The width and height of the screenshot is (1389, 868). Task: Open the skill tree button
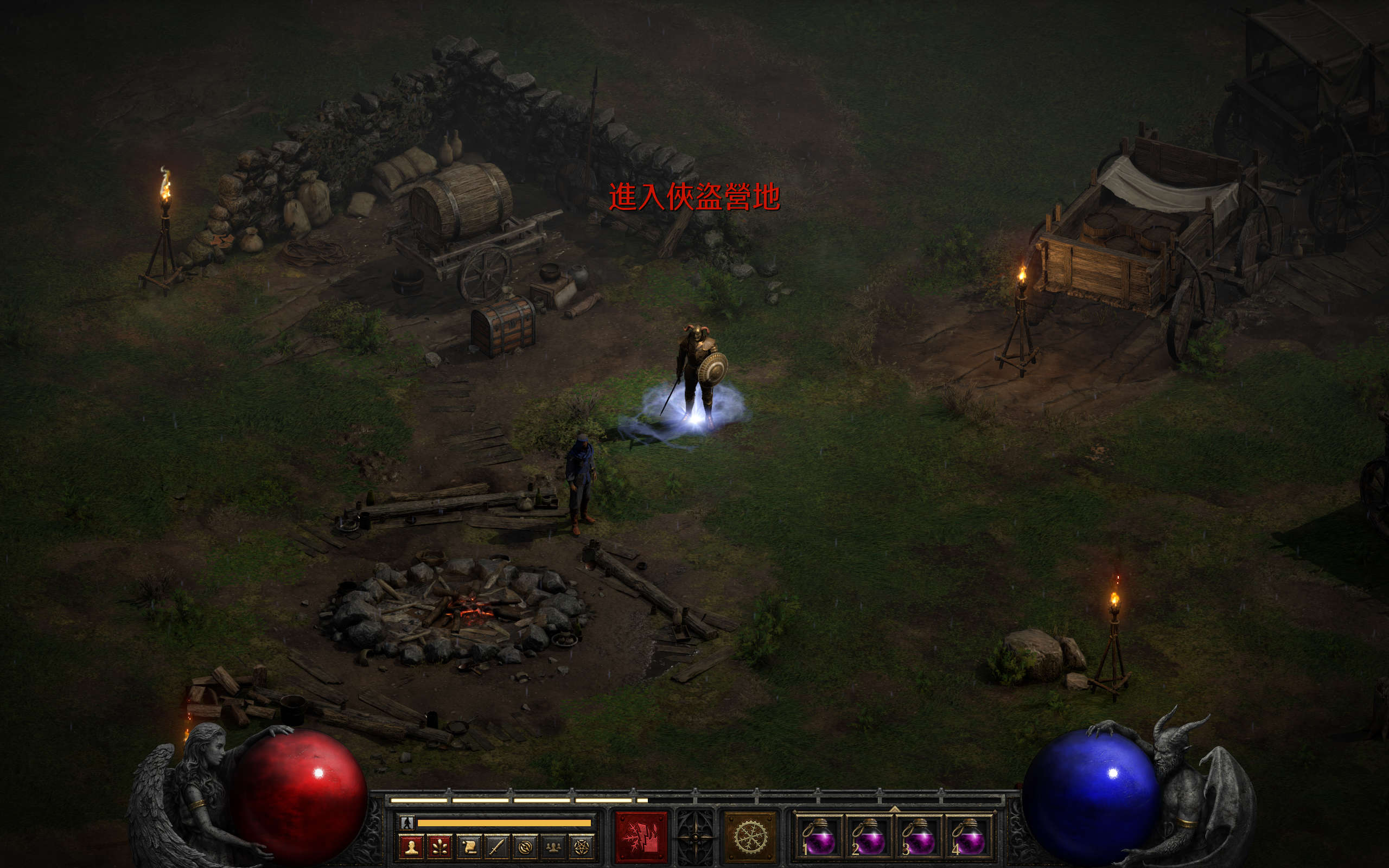(x=439, y=847)
